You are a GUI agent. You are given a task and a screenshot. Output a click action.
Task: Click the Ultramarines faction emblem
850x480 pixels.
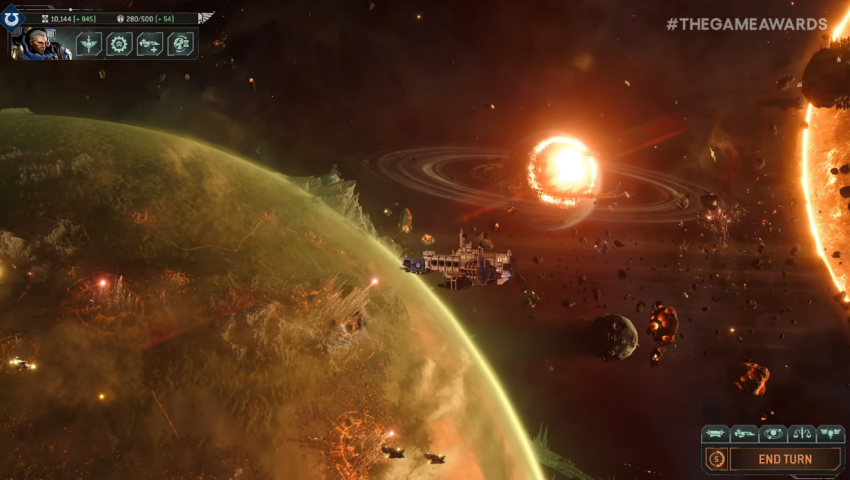click(10, 20)
